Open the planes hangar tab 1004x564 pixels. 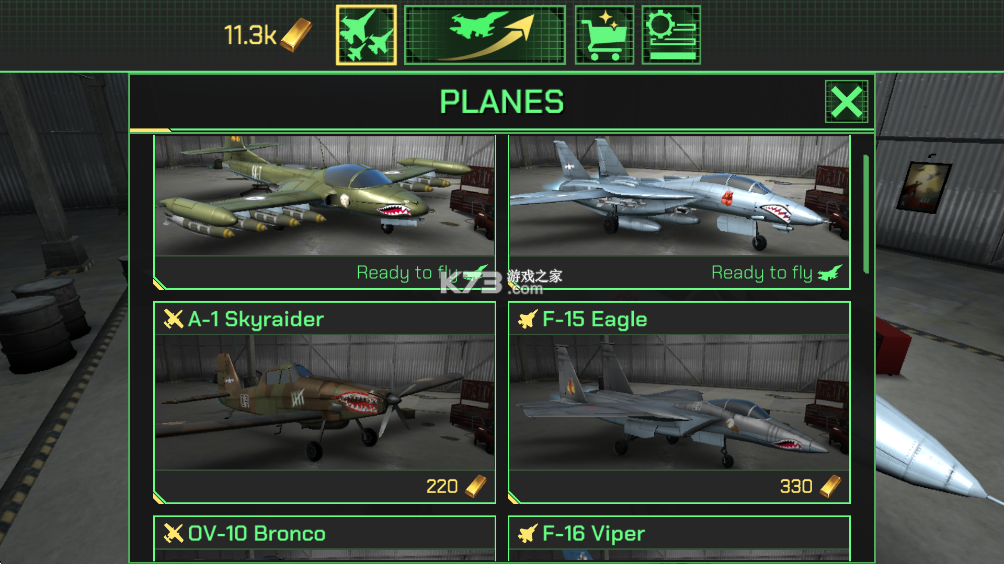[366, 35]
